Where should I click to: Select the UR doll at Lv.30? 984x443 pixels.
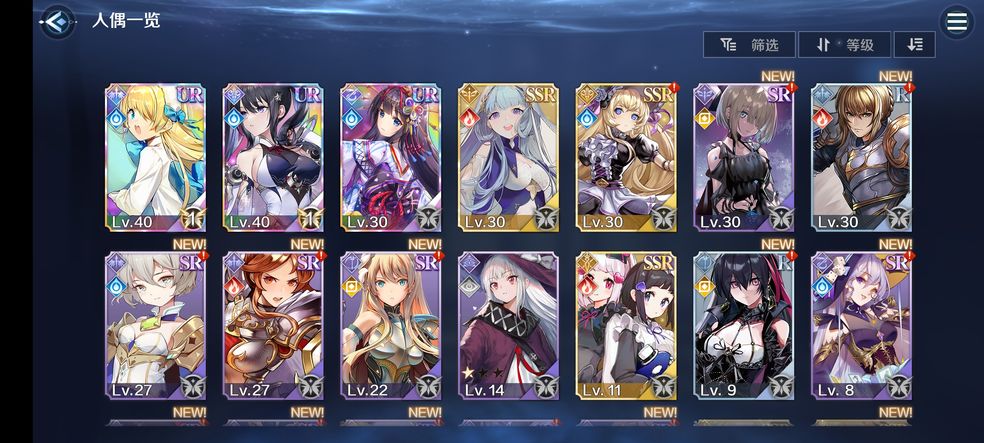coord(391,157)
